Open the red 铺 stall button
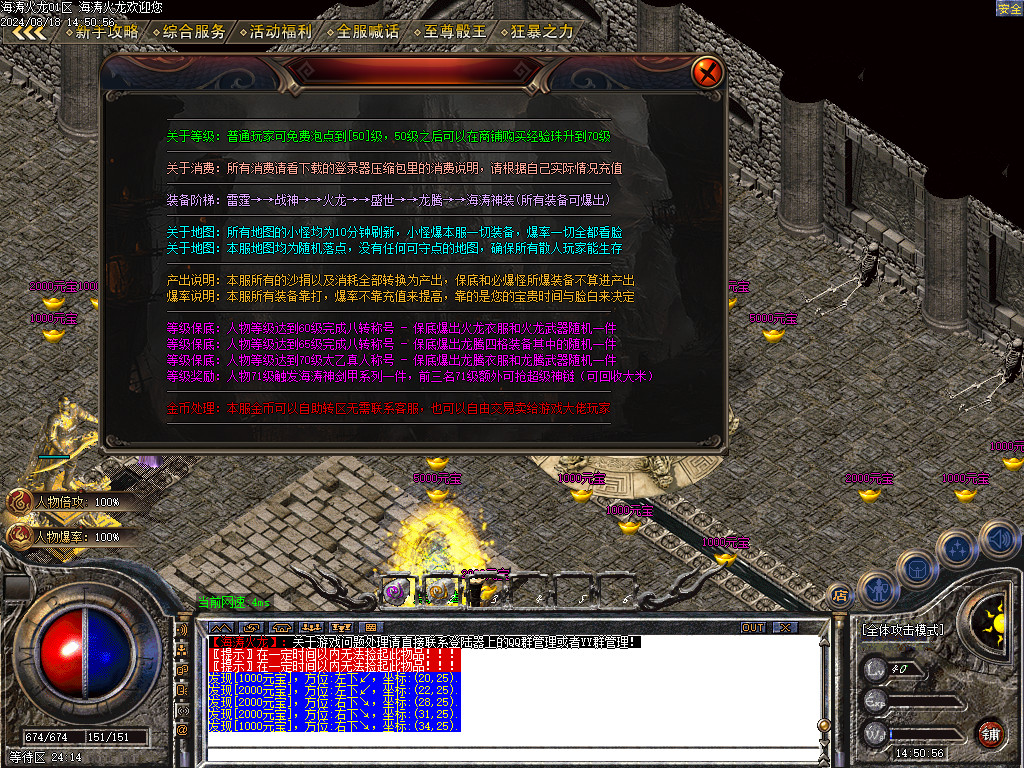Screen dimensions: 1024x768 point(990,732)
